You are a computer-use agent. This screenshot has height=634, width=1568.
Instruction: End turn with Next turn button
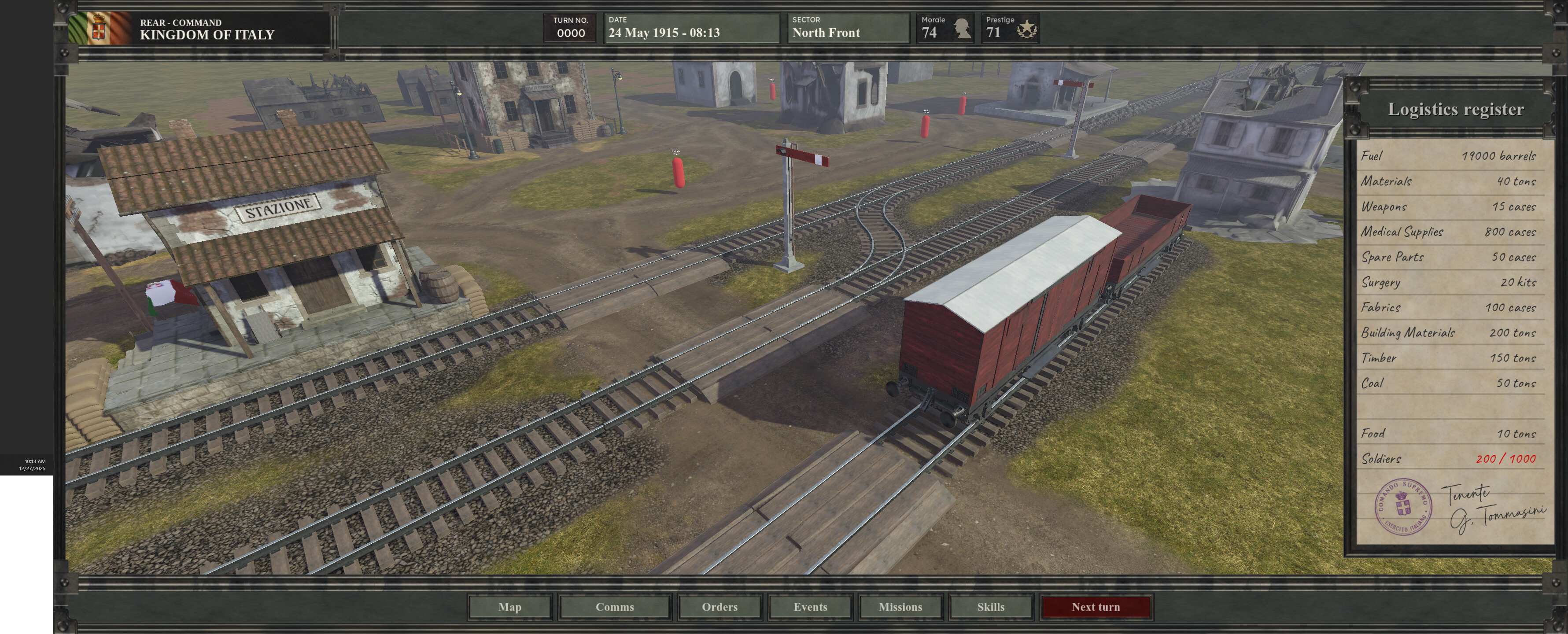(1095, 607)
